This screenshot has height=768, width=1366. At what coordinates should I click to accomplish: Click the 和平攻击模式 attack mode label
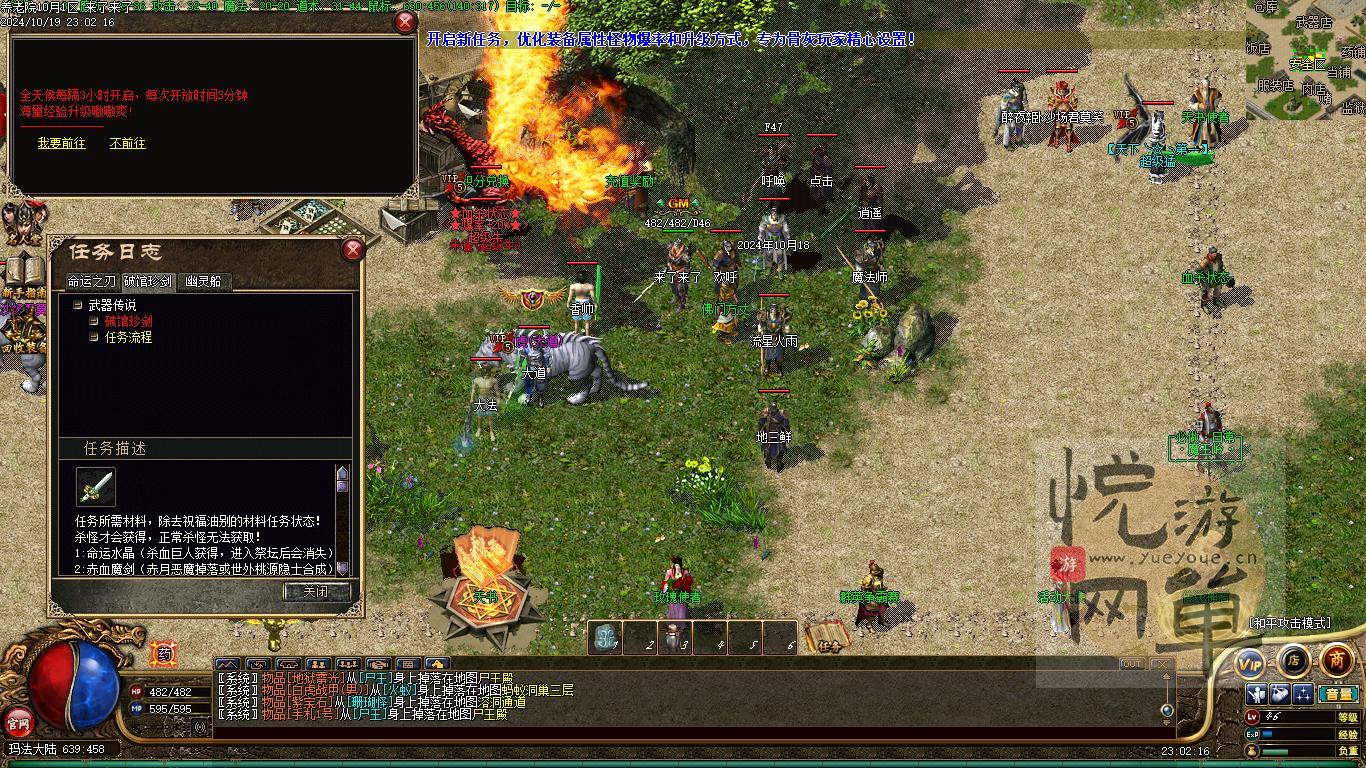[x=1290, y=622]
